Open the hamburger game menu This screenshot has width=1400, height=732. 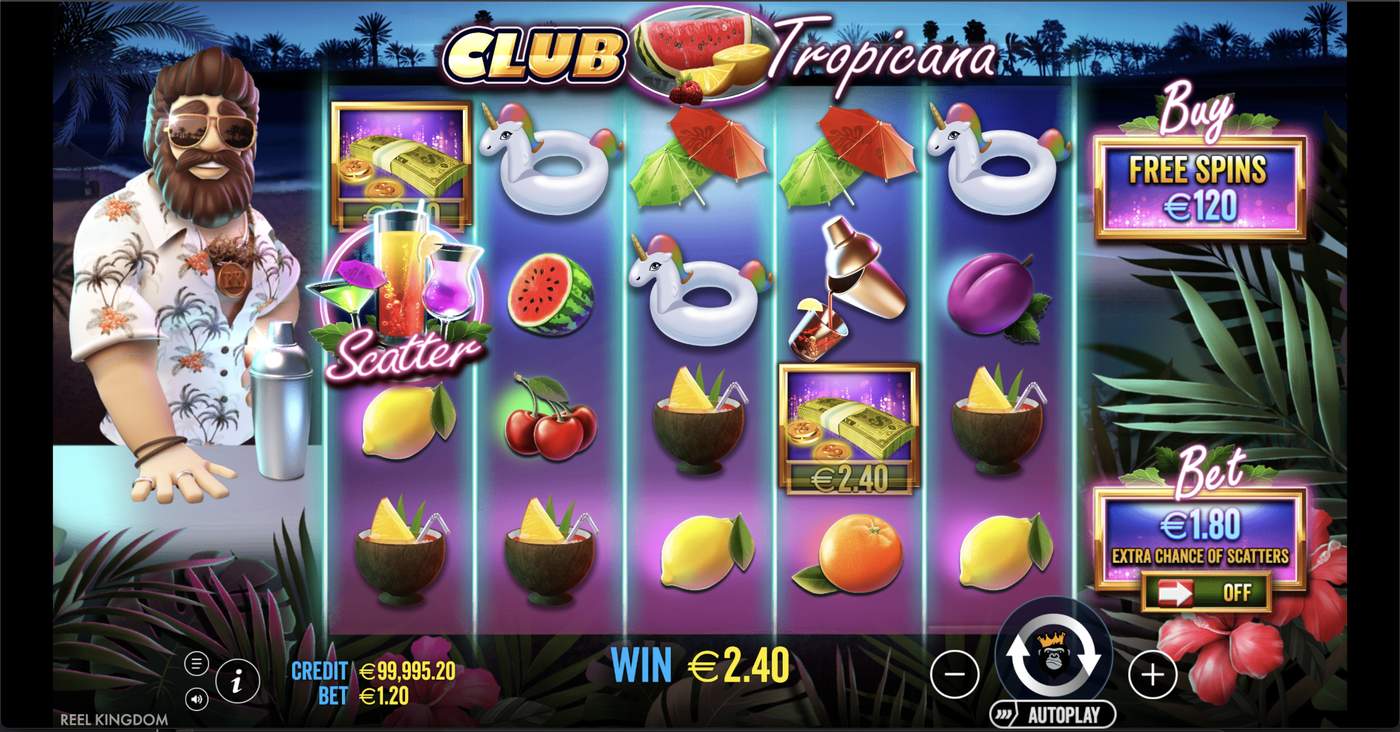[x=197, y=662]
